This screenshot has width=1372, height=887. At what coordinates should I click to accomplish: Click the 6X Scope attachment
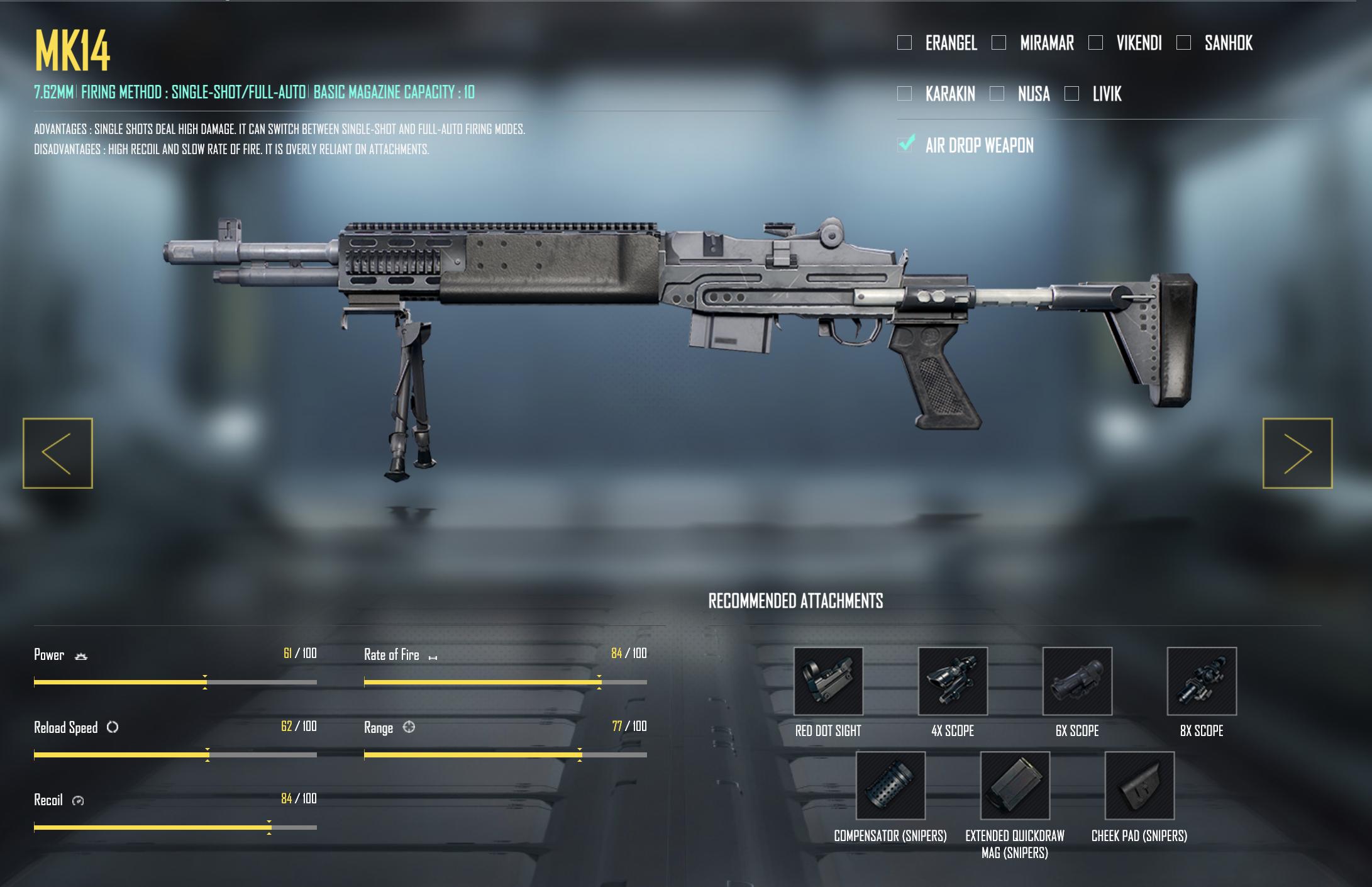click(x=1077, y=681)
